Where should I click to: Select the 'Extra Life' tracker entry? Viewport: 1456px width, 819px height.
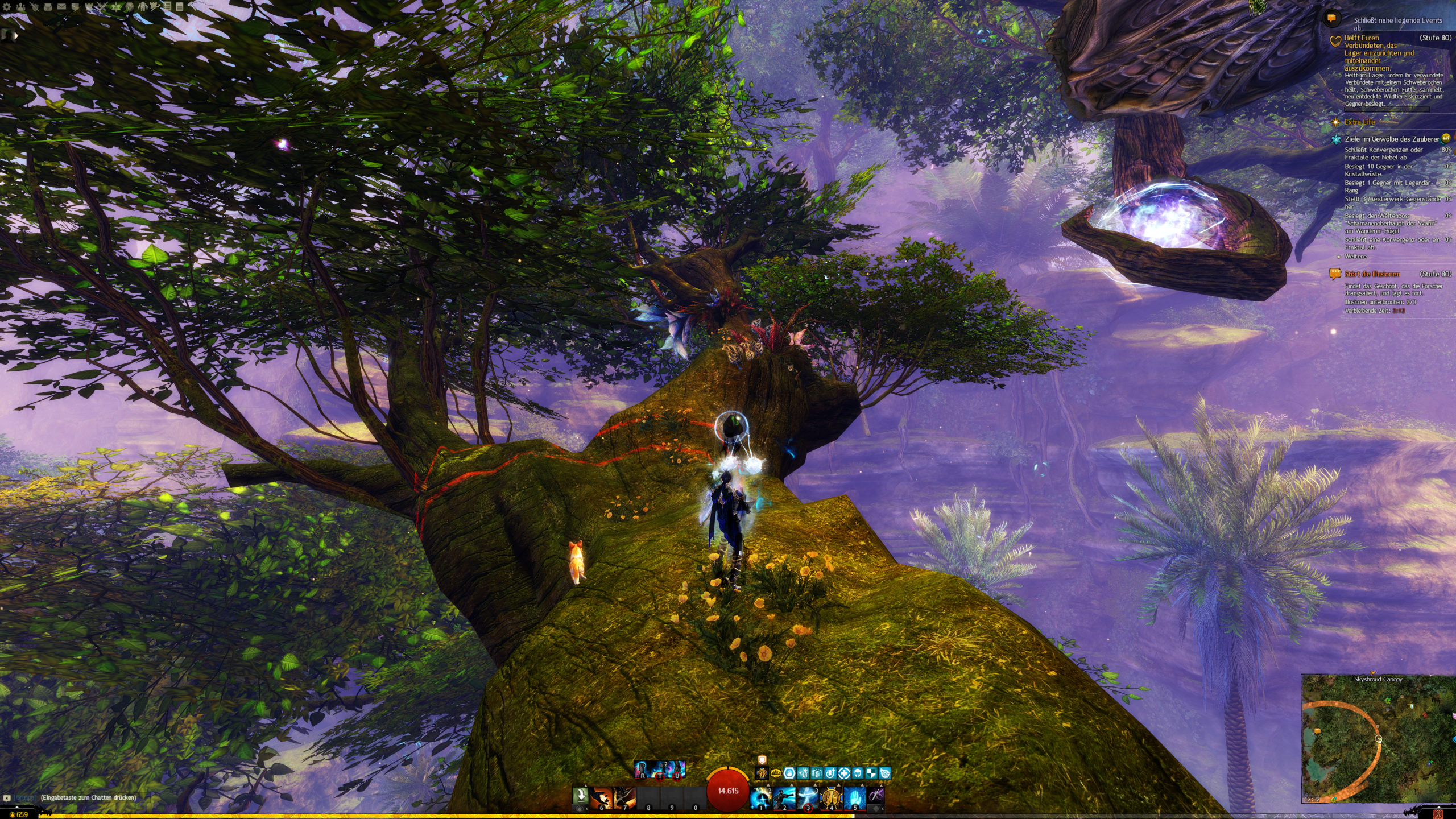click(1359, 122)
